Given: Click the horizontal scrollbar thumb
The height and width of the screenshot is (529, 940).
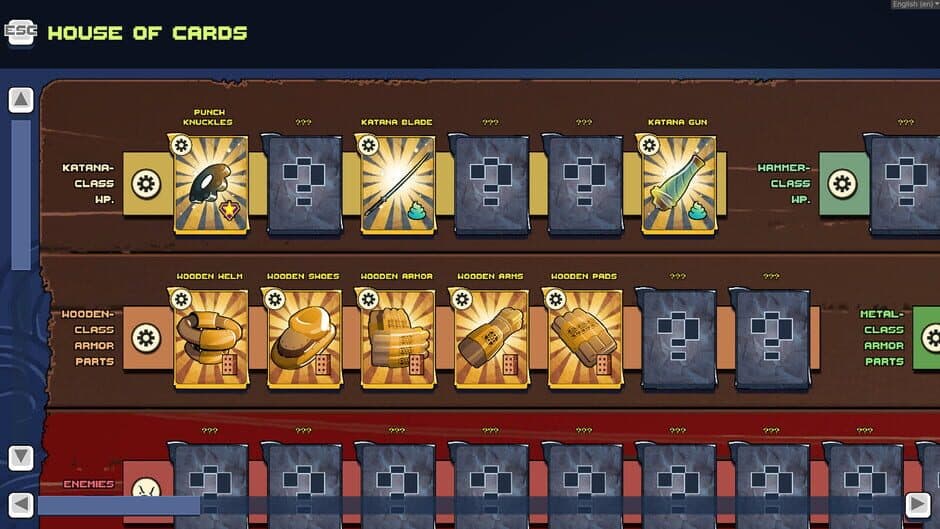Looking at the screenshot, I should pyautogui.click(x=118, y=505).
